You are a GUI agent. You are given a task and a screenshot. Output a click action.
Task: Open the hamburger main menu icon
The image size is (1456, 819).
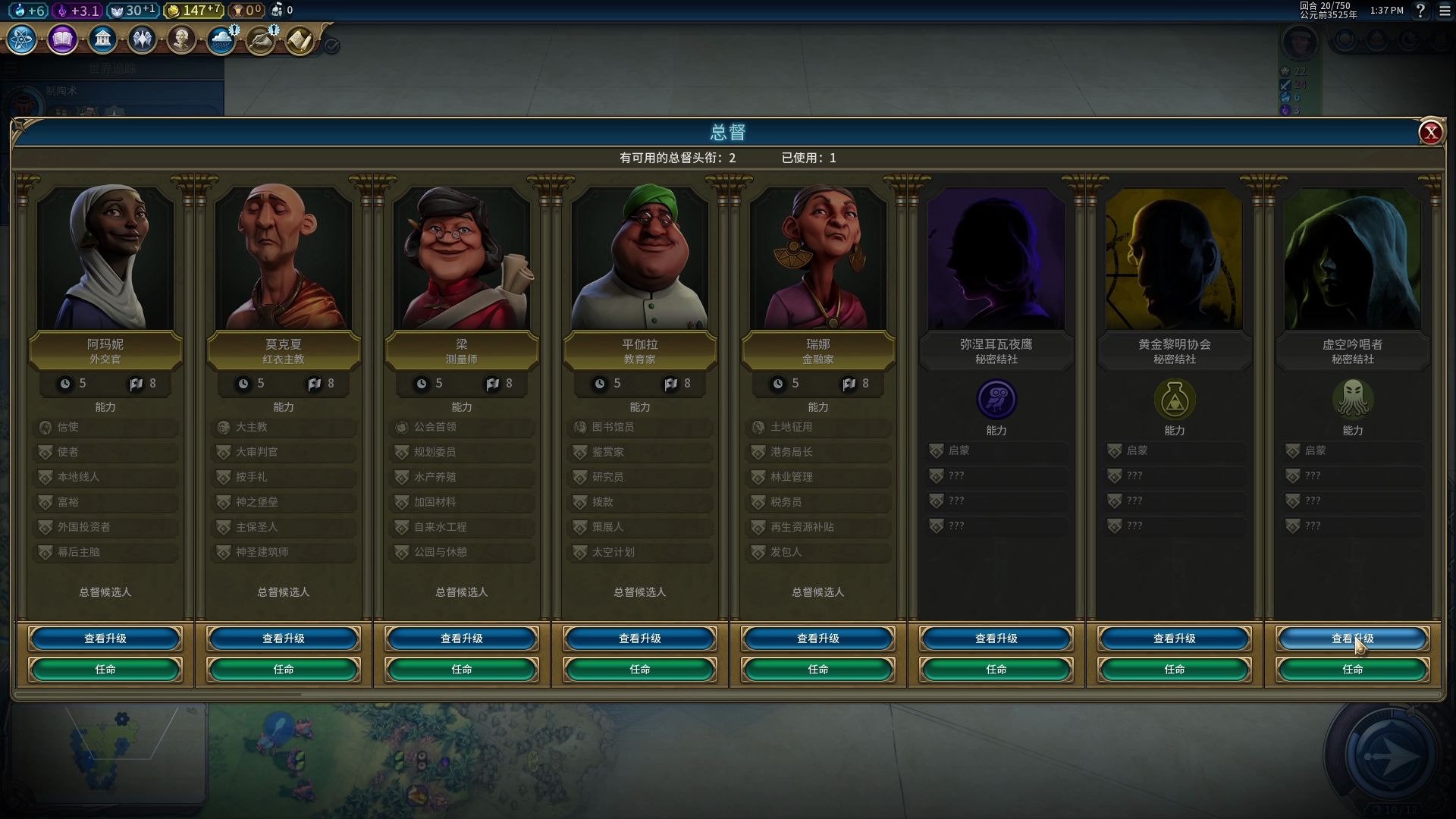(1445, 11)
